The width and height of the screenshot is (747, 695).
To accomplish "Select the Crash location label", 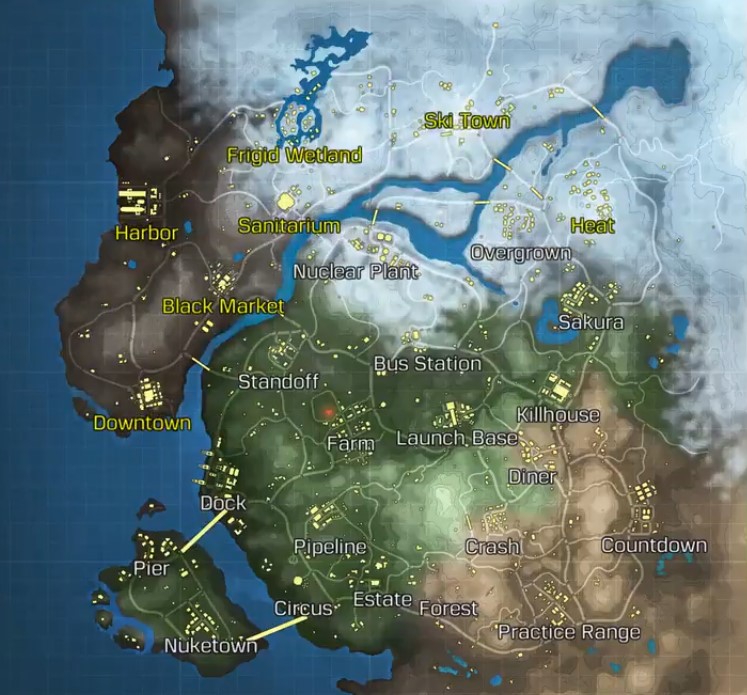I will [493, 547].
